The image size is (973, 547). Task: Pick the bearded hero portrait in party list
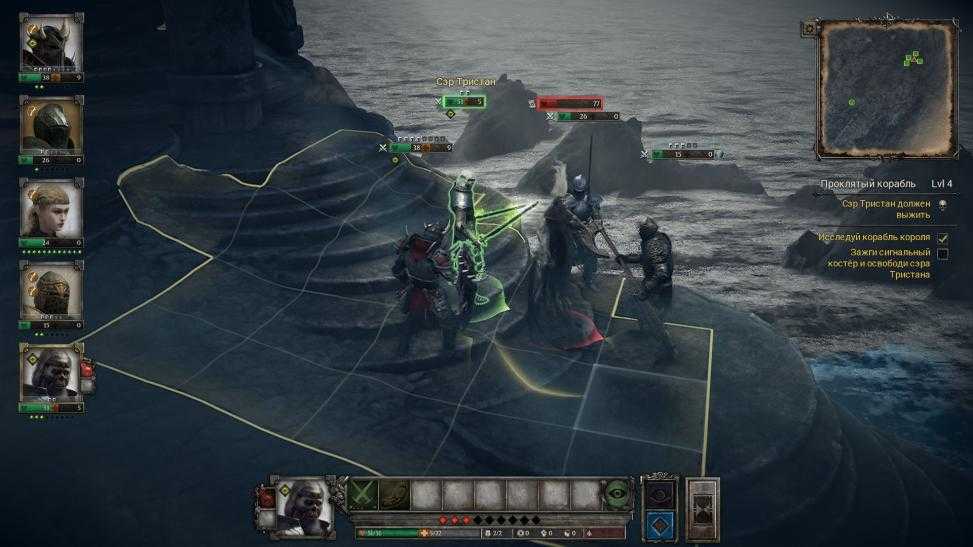point(51,372)
